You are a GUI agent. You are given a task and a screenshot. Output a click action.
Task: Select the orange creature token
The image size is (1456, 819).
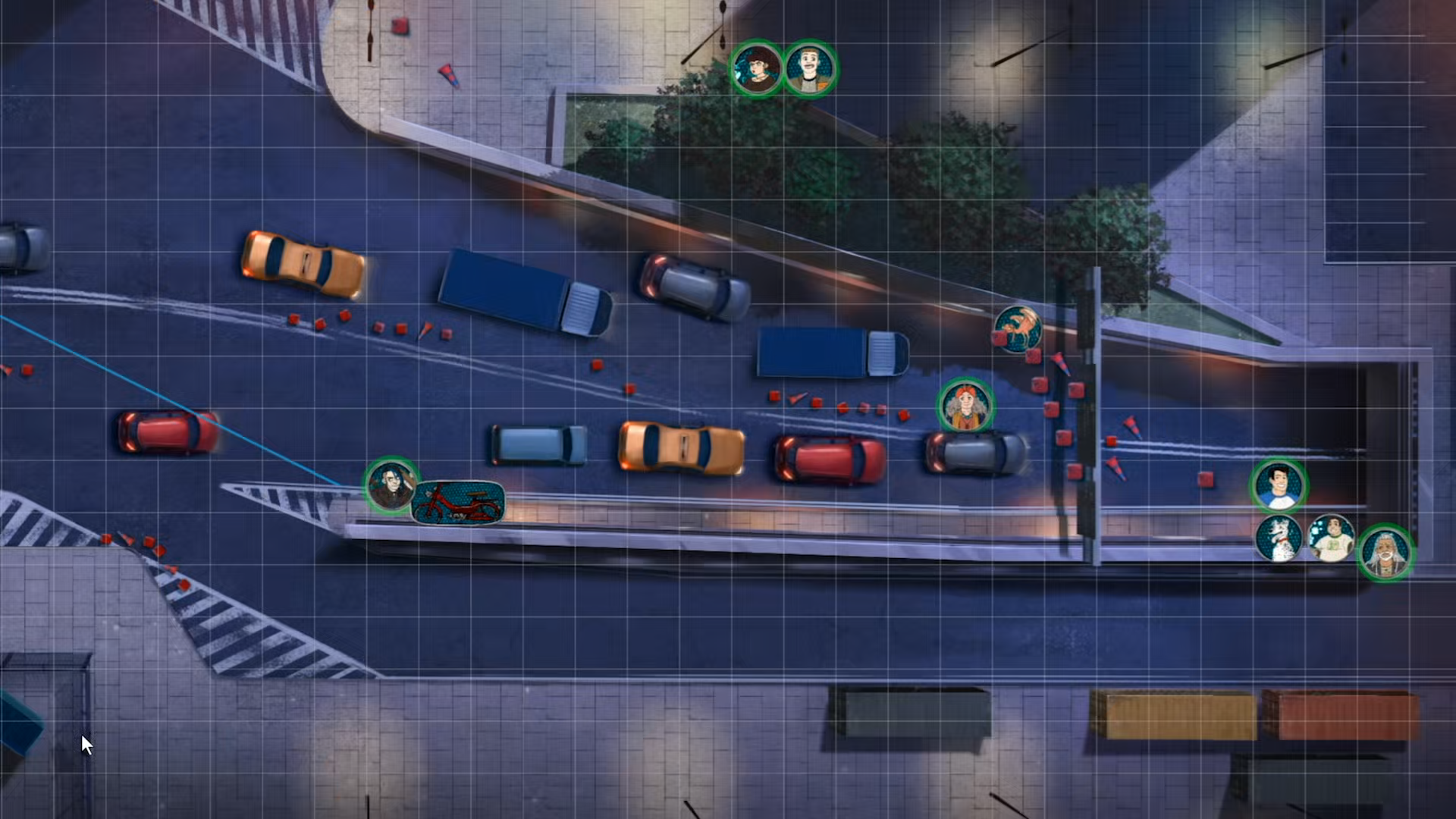[1017, 329]
